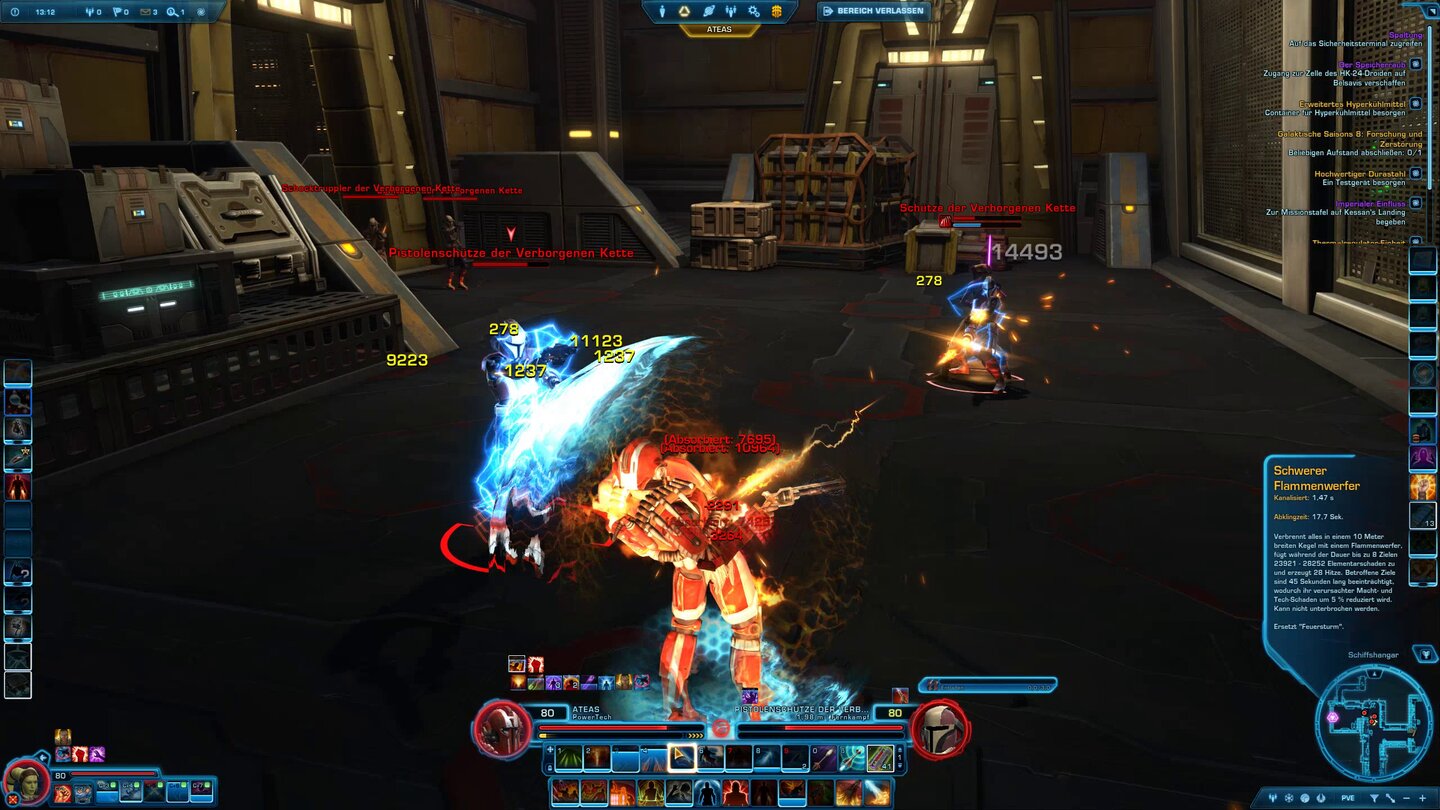Open the social group icon in the top menu
Screen dimensions: 1440x810
(x=731, y=10)
